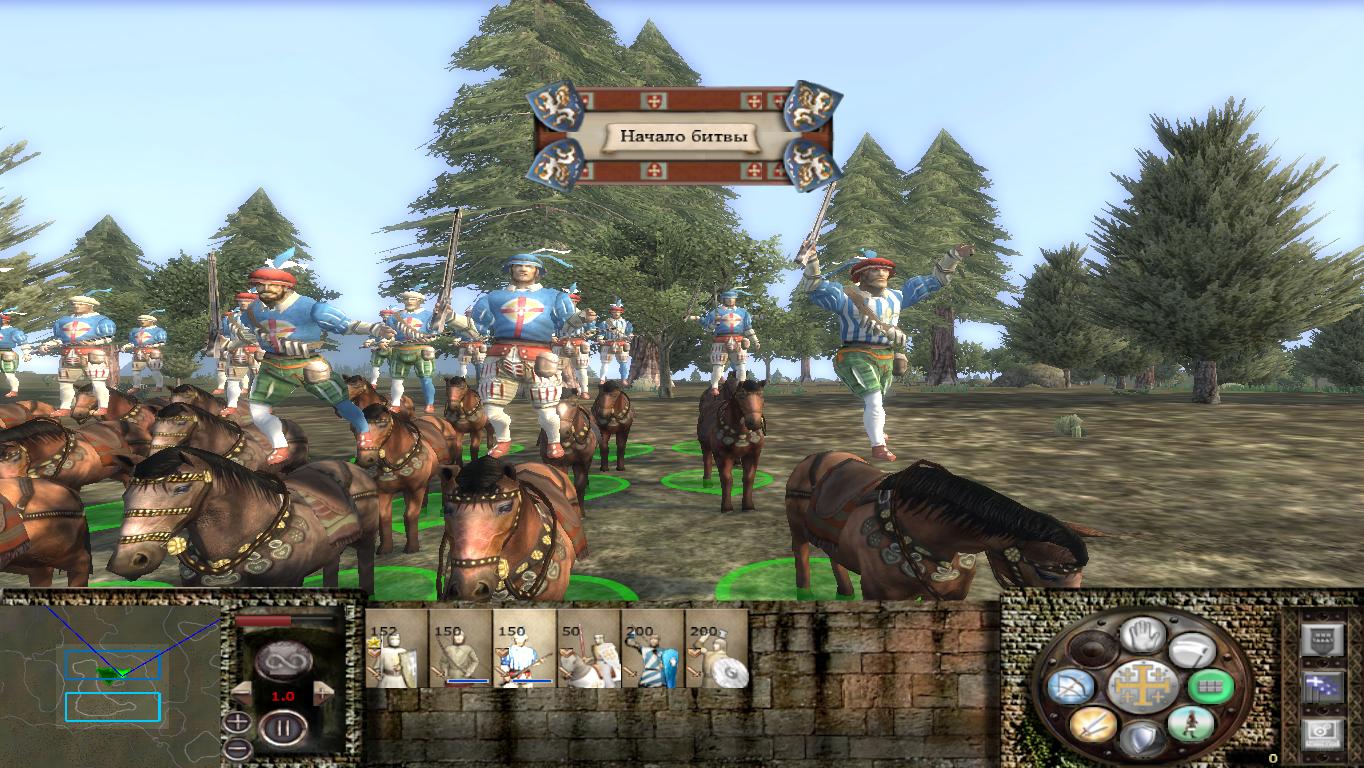Click the crossed swords melee icon
This screenshot has width=1364, height=768.
coord(1091,724)
